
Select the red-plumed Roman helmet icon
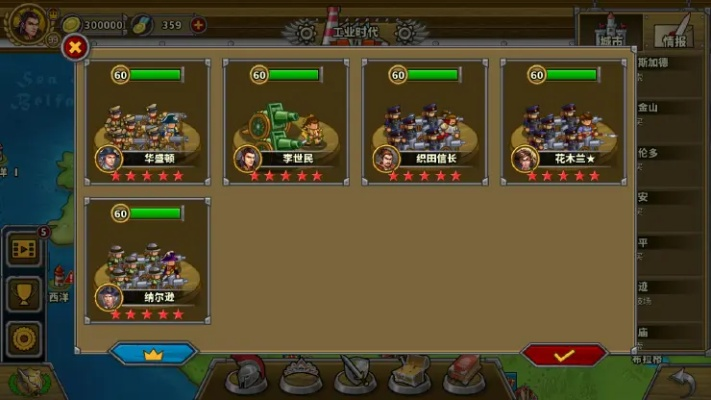243,374
